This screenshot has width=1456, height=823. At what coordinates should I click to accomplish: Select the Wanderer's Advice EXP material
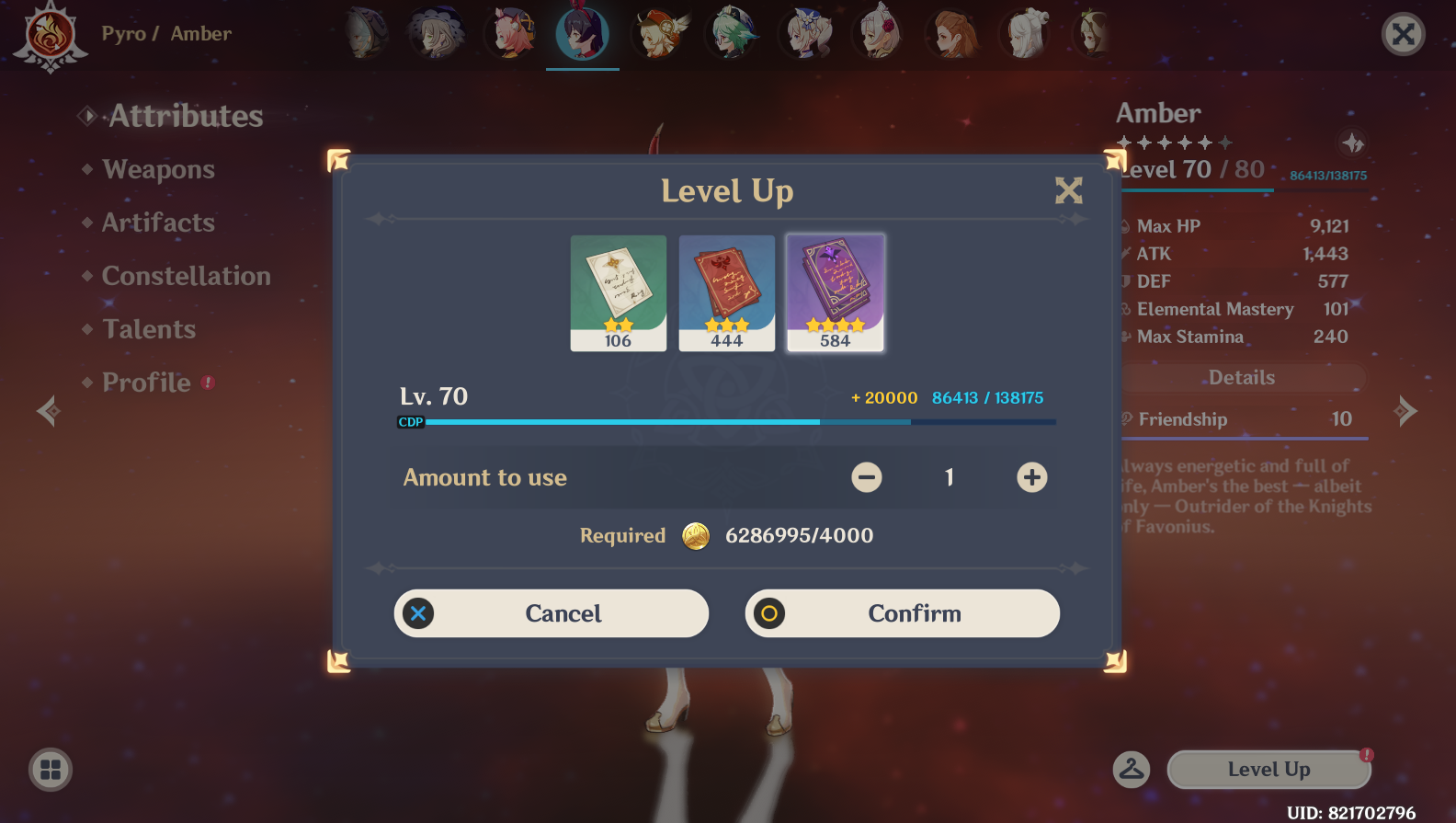pyautogui.click(x=618, y=292)
